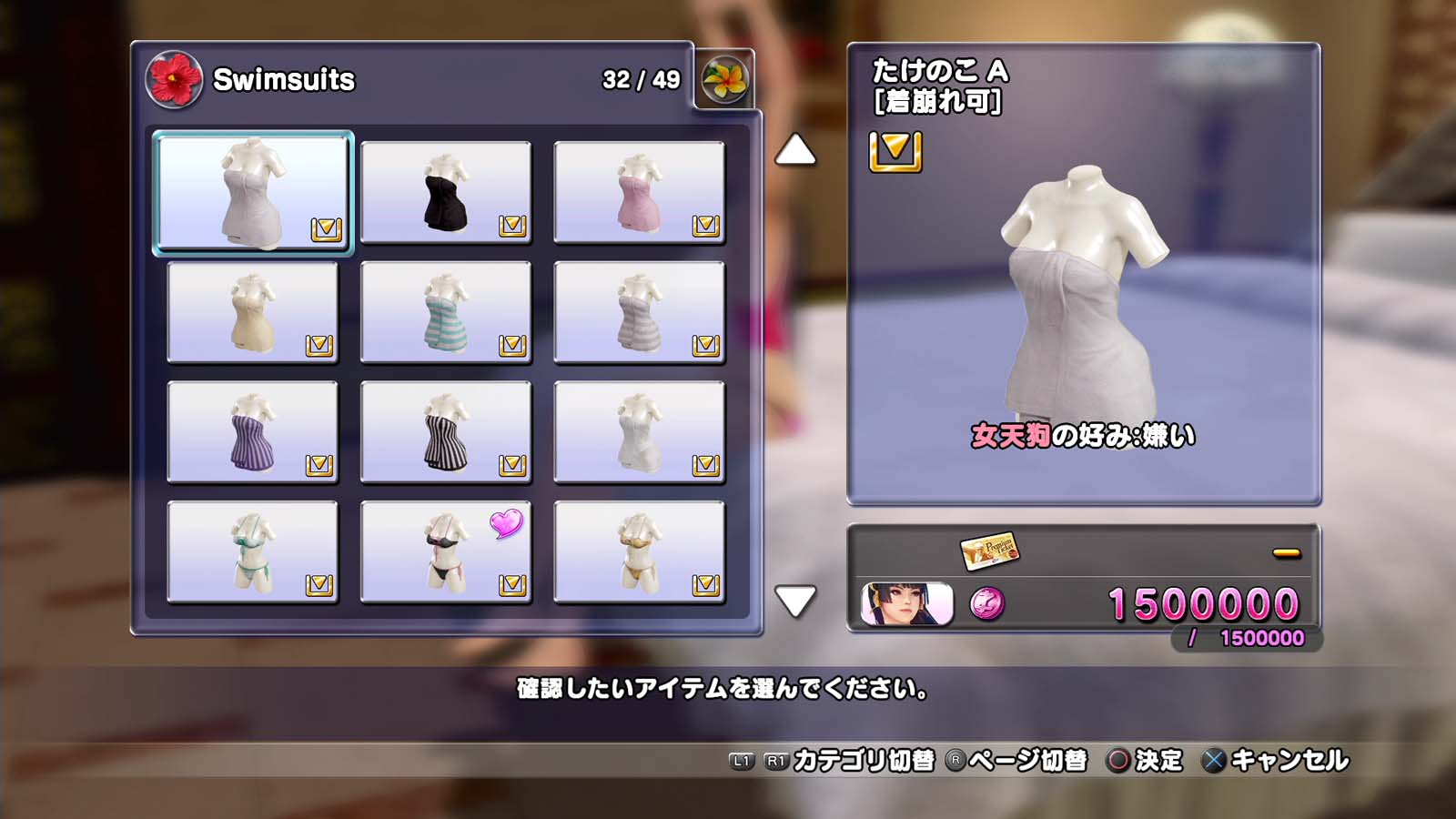
Task: Click the character portrait beside the price
Action: [906, 603]
